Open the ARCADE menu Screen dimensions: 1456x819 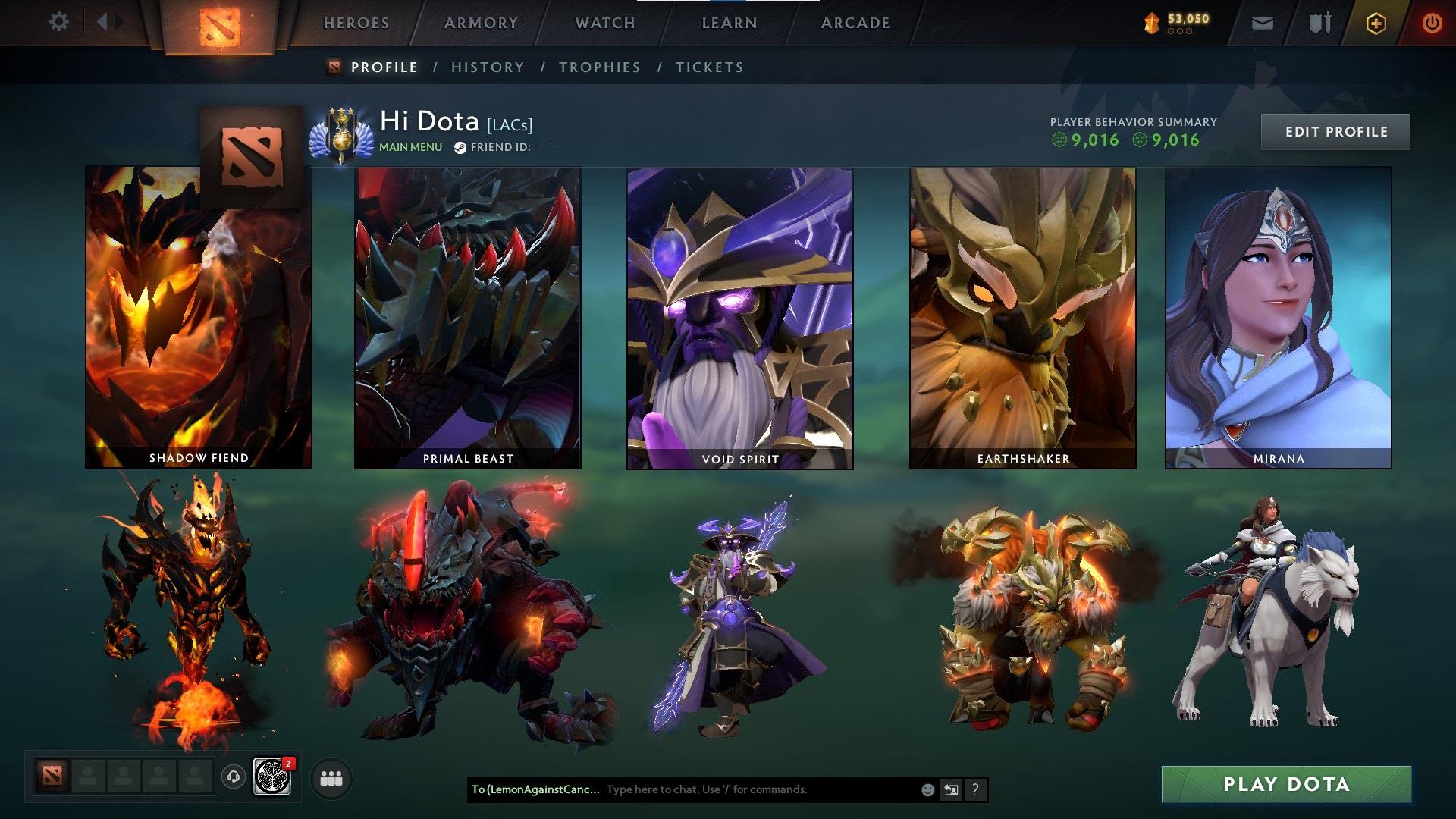click(855, 23)
